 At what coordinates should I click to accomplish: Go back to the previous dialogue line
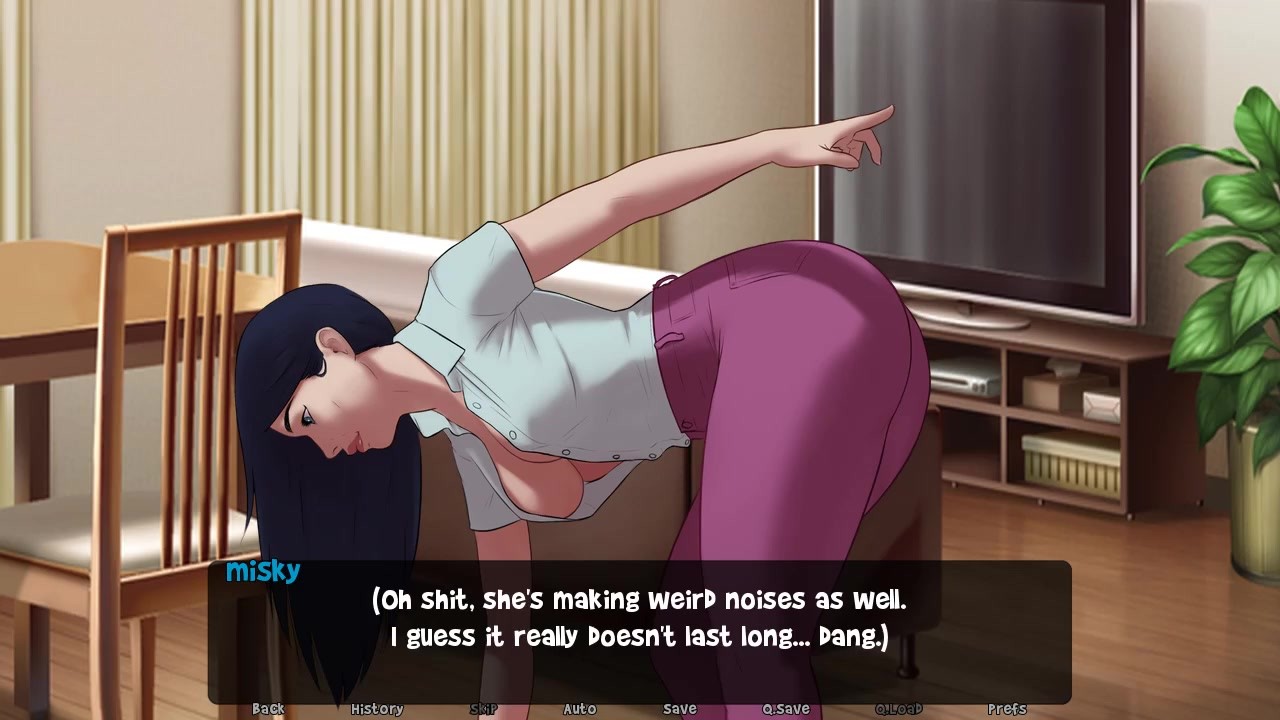pos(268,708)
